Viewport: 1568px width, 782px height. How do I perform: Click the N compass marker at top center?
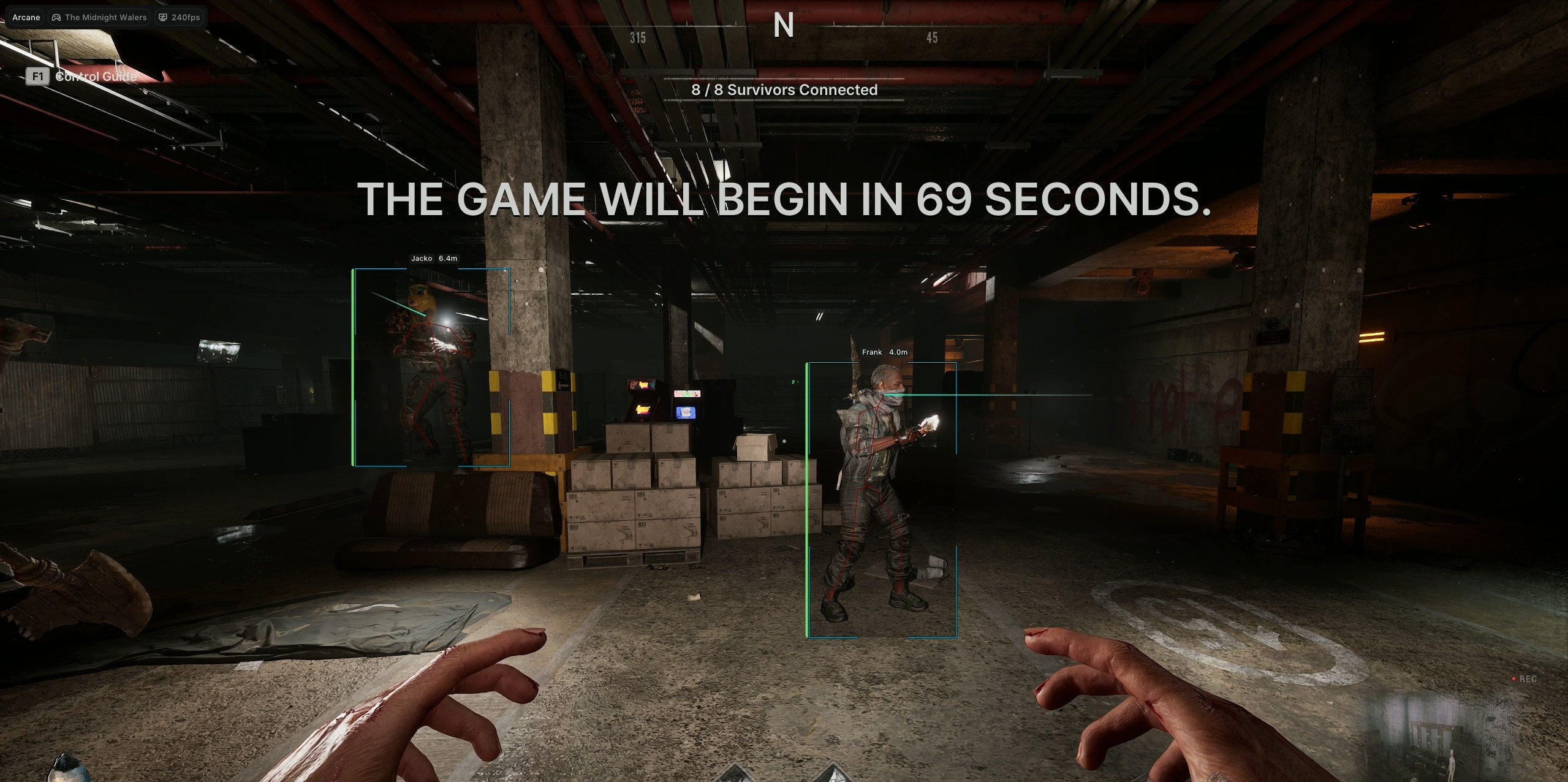point(785,25)
